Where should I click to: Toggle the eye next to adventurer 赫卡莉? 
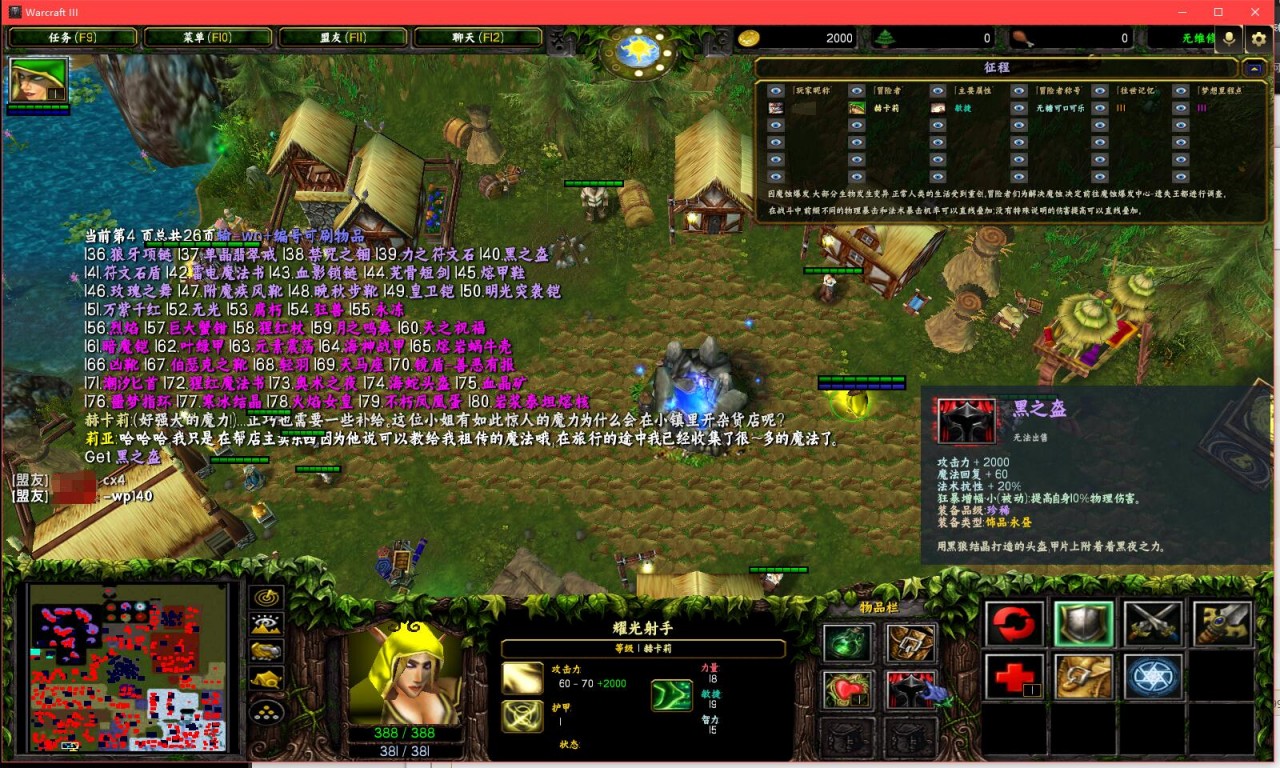tap(855, 109)
